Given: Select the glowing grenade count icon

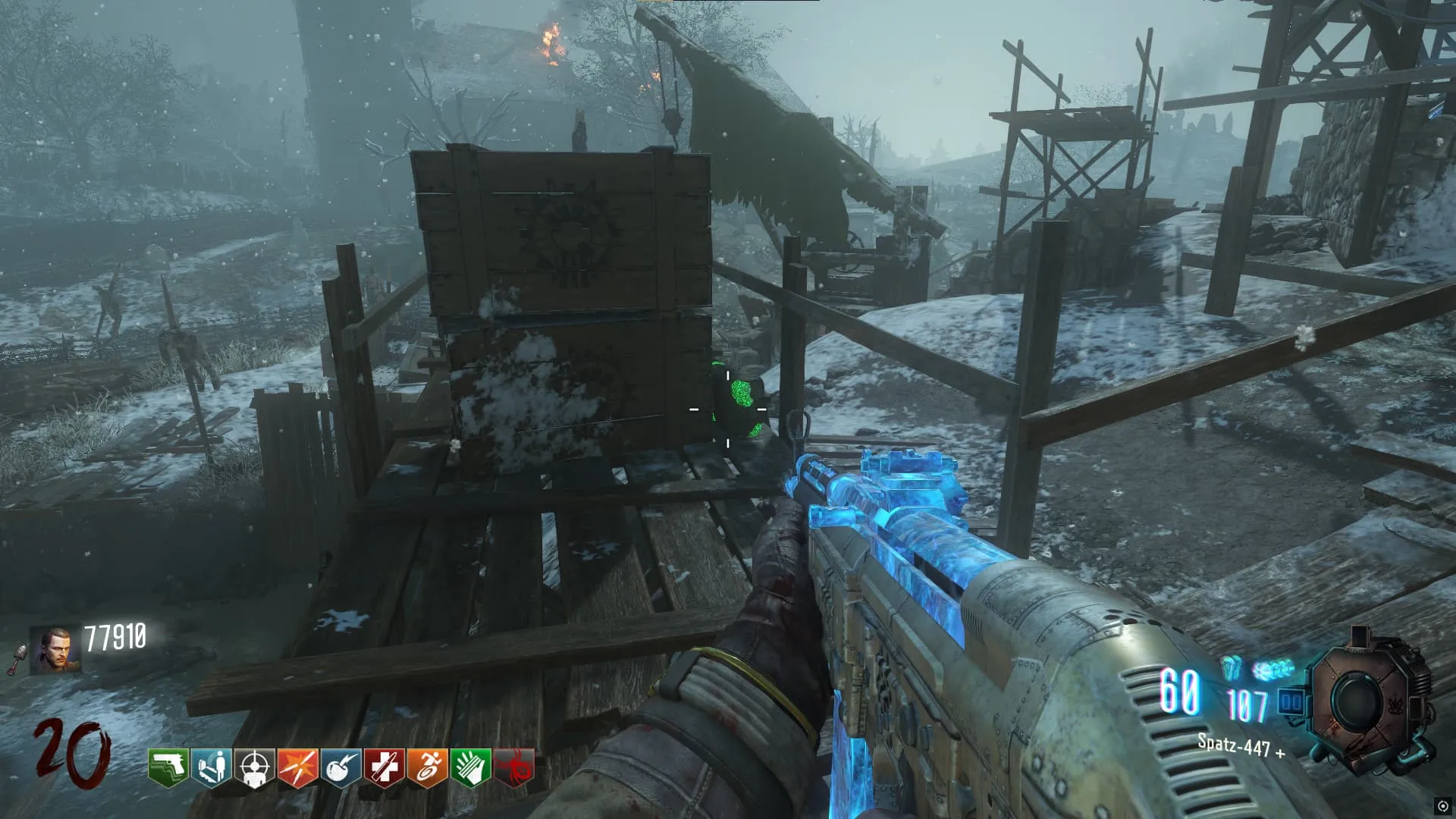Looking at the screenshot, I should coord(1230,669).
